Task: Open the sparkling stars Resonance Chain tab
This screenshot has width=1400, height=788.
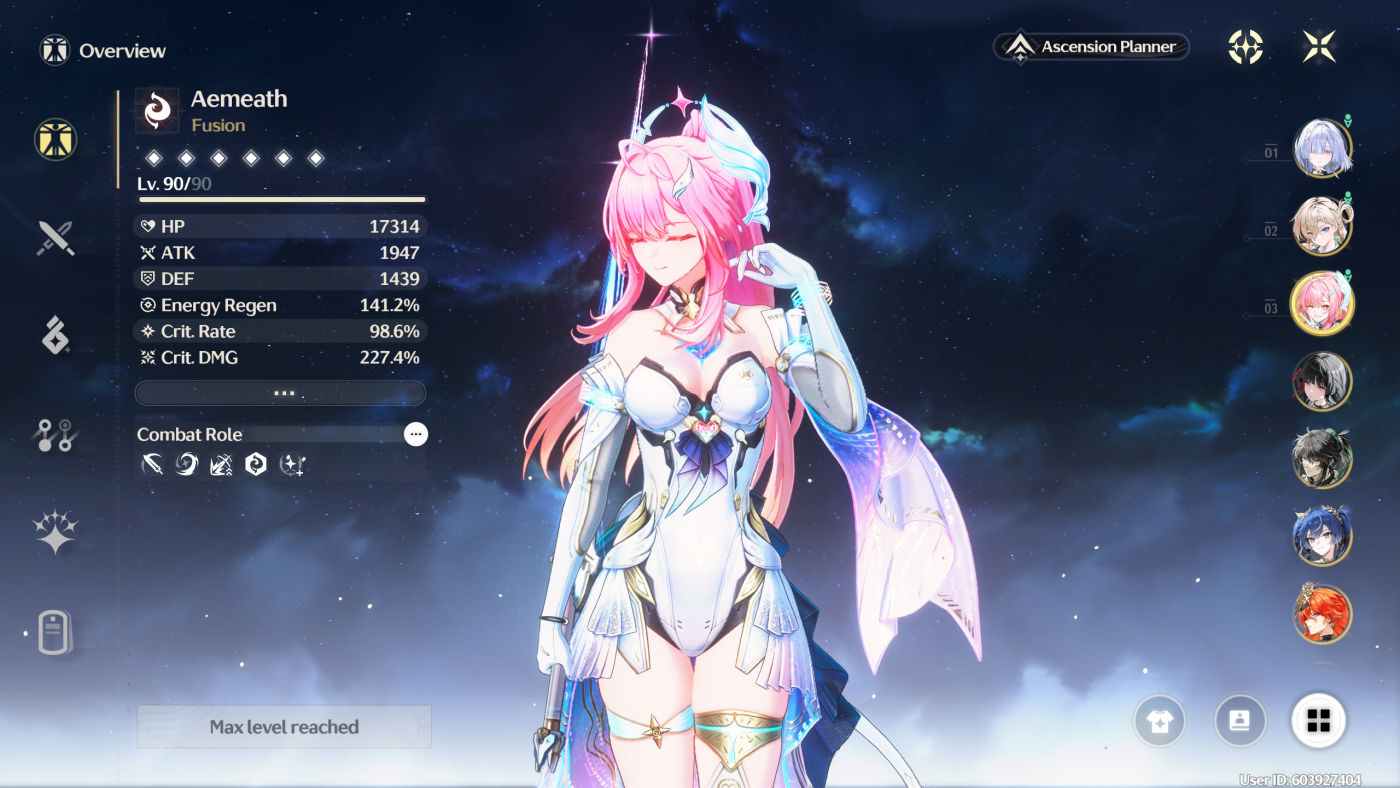Action: (56, 532)
